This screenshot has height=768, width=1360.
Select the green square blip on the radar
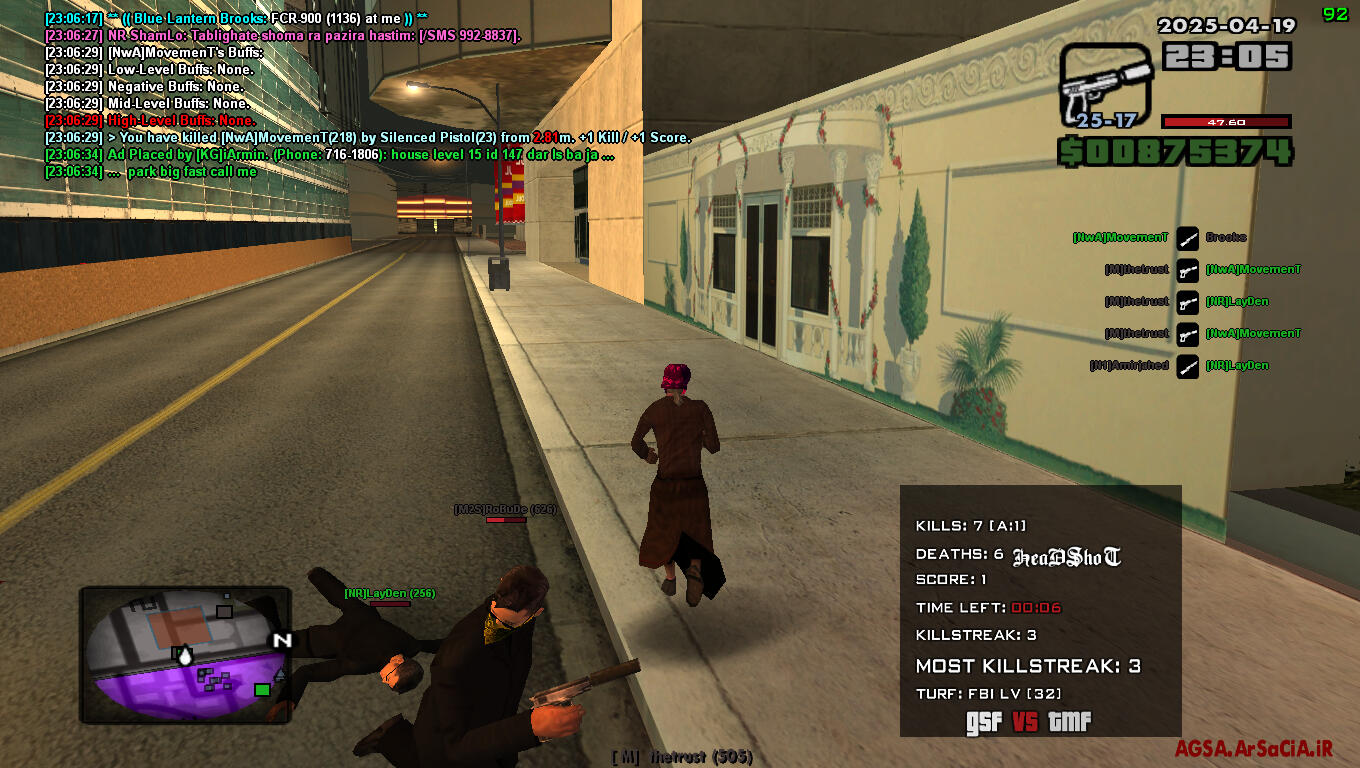click(x=262, y=689)
